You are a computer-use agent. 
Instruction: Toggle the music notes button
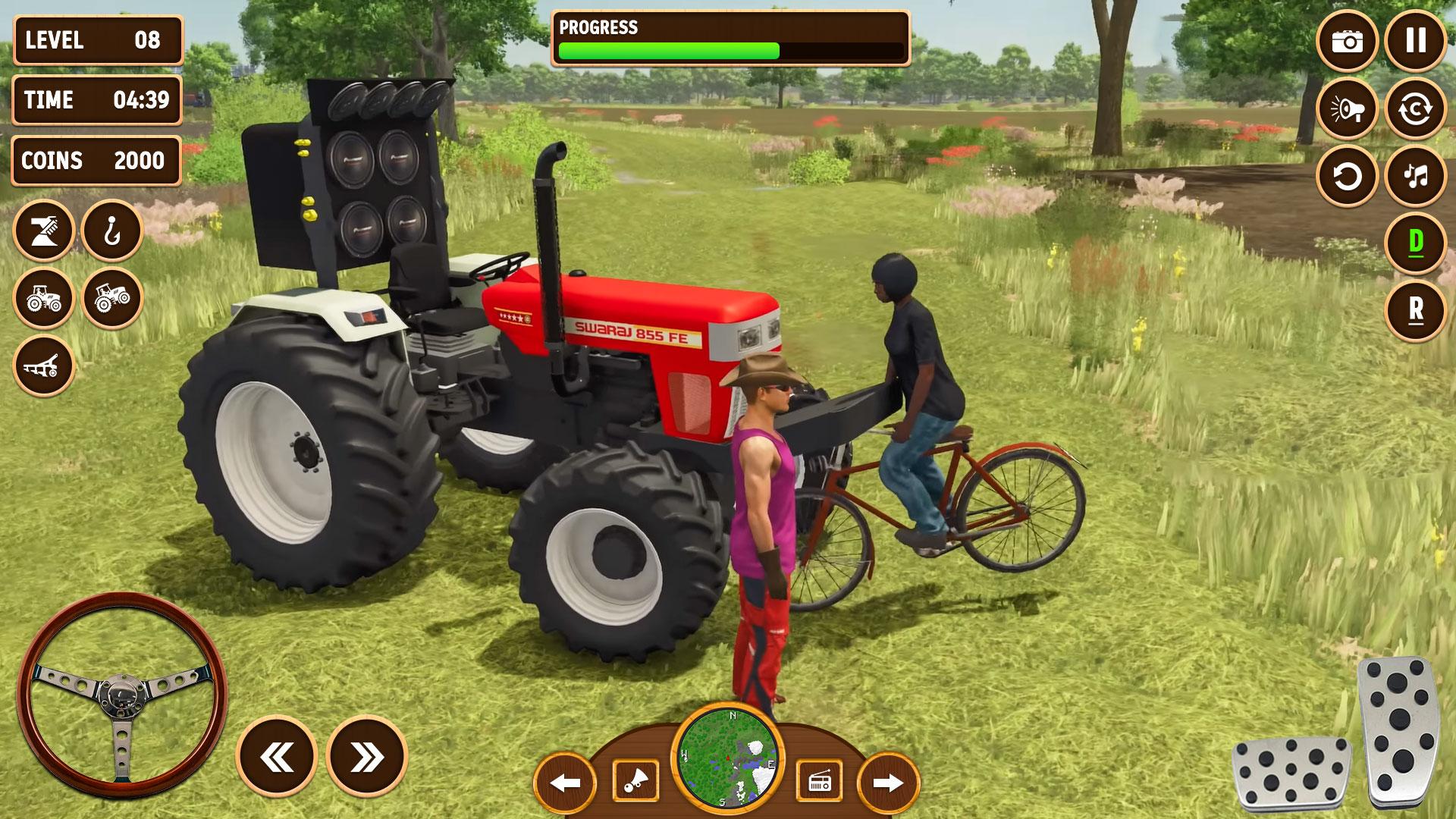point(1415,177)
